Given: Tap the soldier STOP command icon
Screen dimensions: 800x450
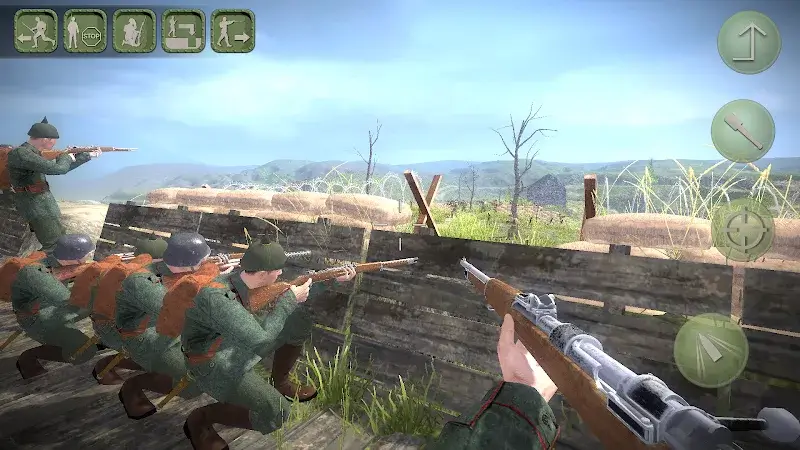Looking at the screenshot, I should point(85,31).
